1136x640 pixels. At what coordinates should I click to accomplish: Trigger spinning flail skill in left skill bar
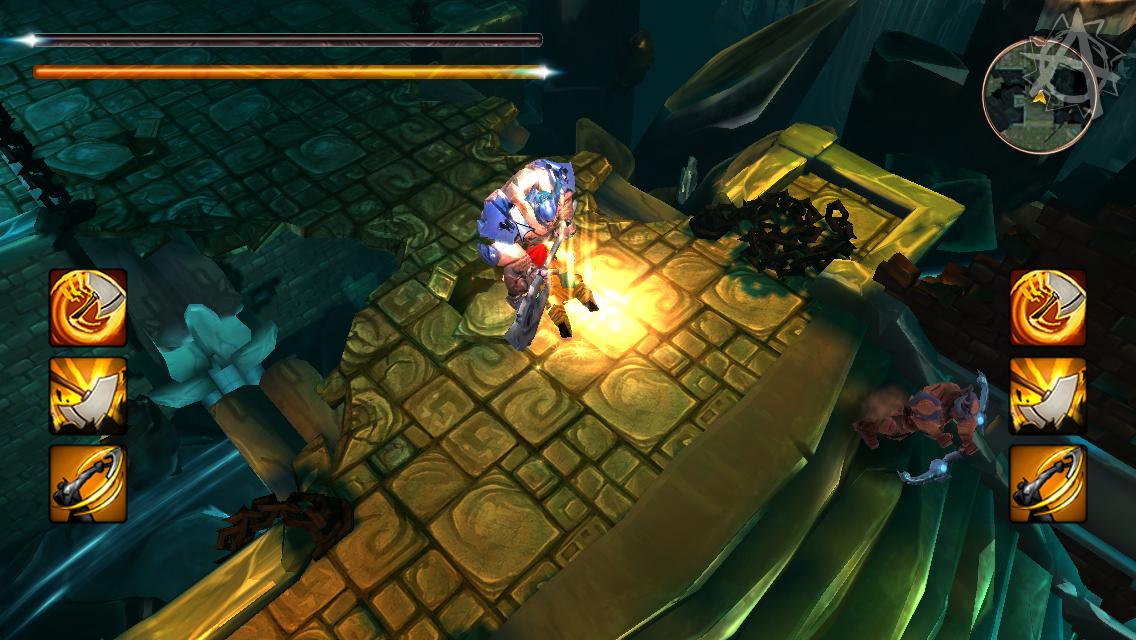[88, 483]
